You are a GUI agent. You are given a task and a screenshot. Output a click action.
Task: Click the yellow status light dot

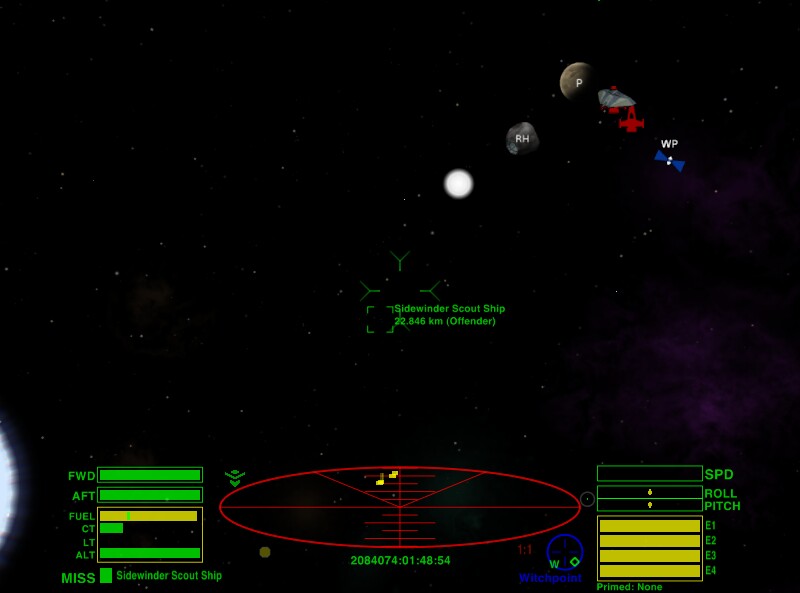265,552
